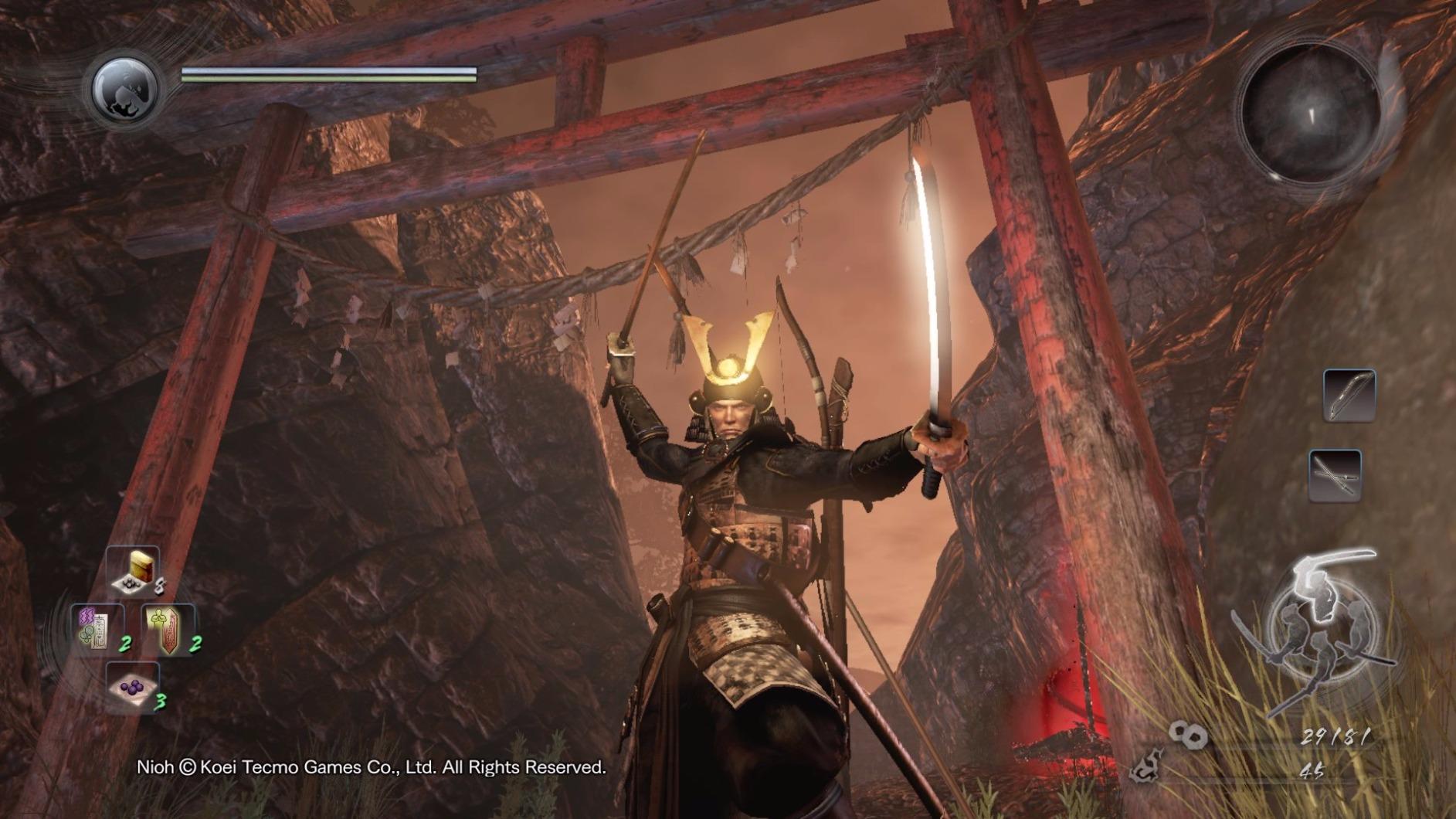Screen dimensions: 1456x819
Task: Use the glowing praying-figure talisman
Action: click(168, 628)
